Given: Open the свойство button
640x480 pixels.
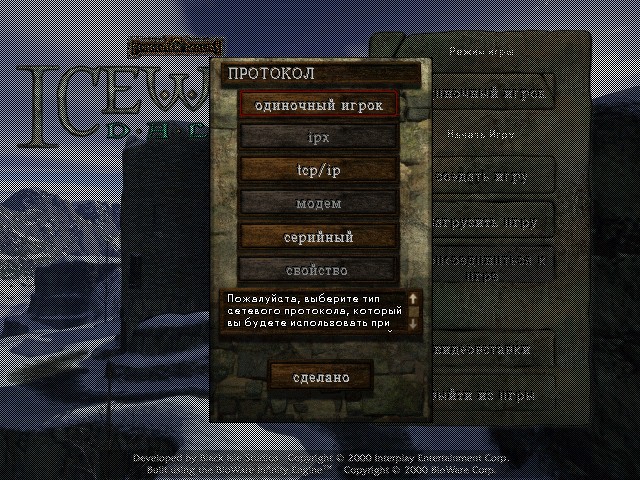Looking at the screenshot, I should click(x=319, y=270).
